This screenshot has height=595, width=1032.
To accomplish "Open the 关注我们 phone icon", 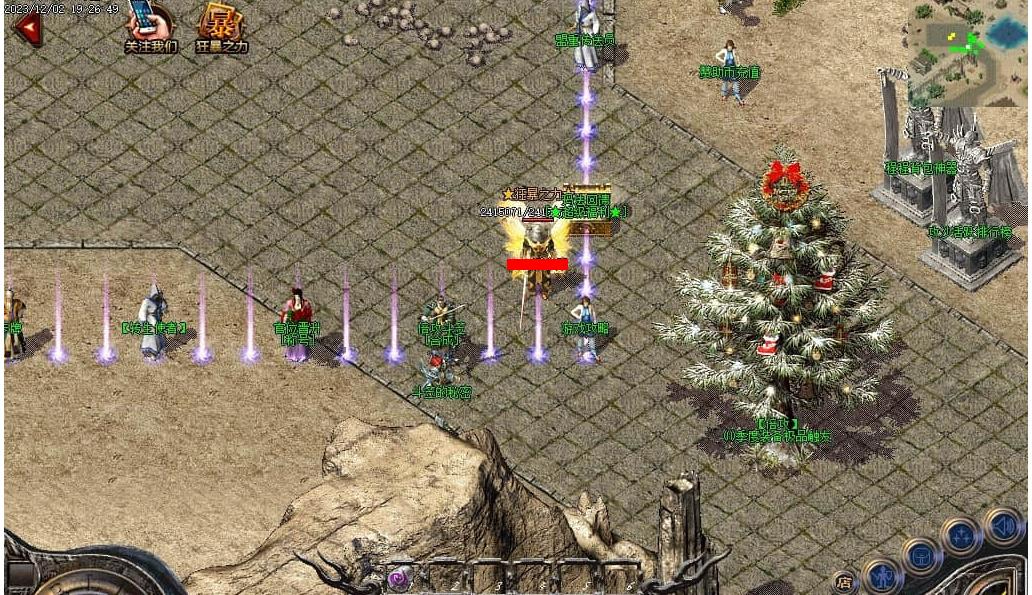I will [x=147, y=22].
